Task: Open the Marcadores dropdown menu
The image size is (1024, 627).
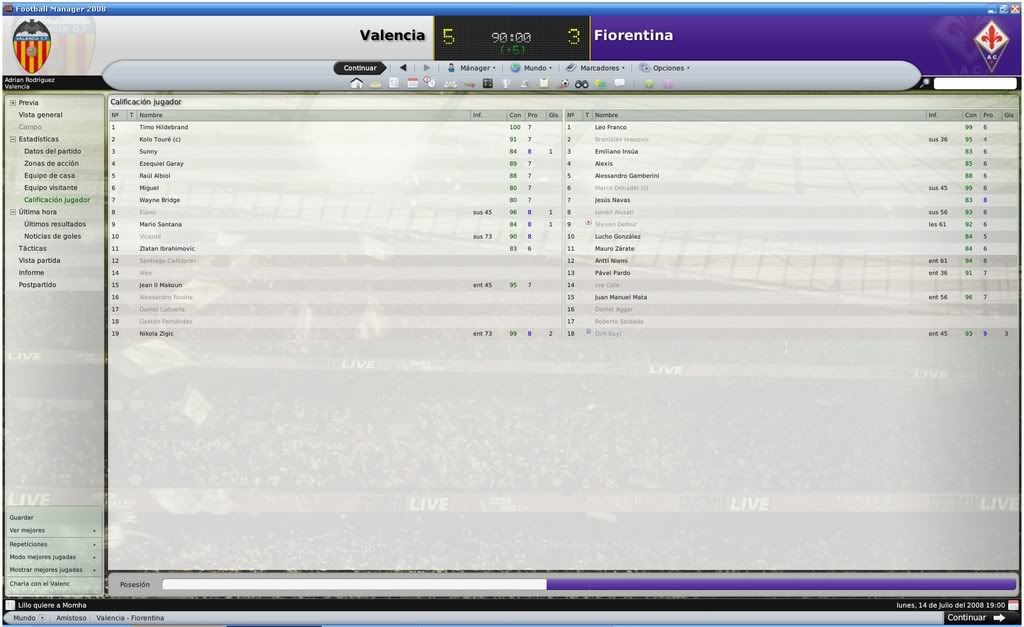Action: click(x=600, y=68)
